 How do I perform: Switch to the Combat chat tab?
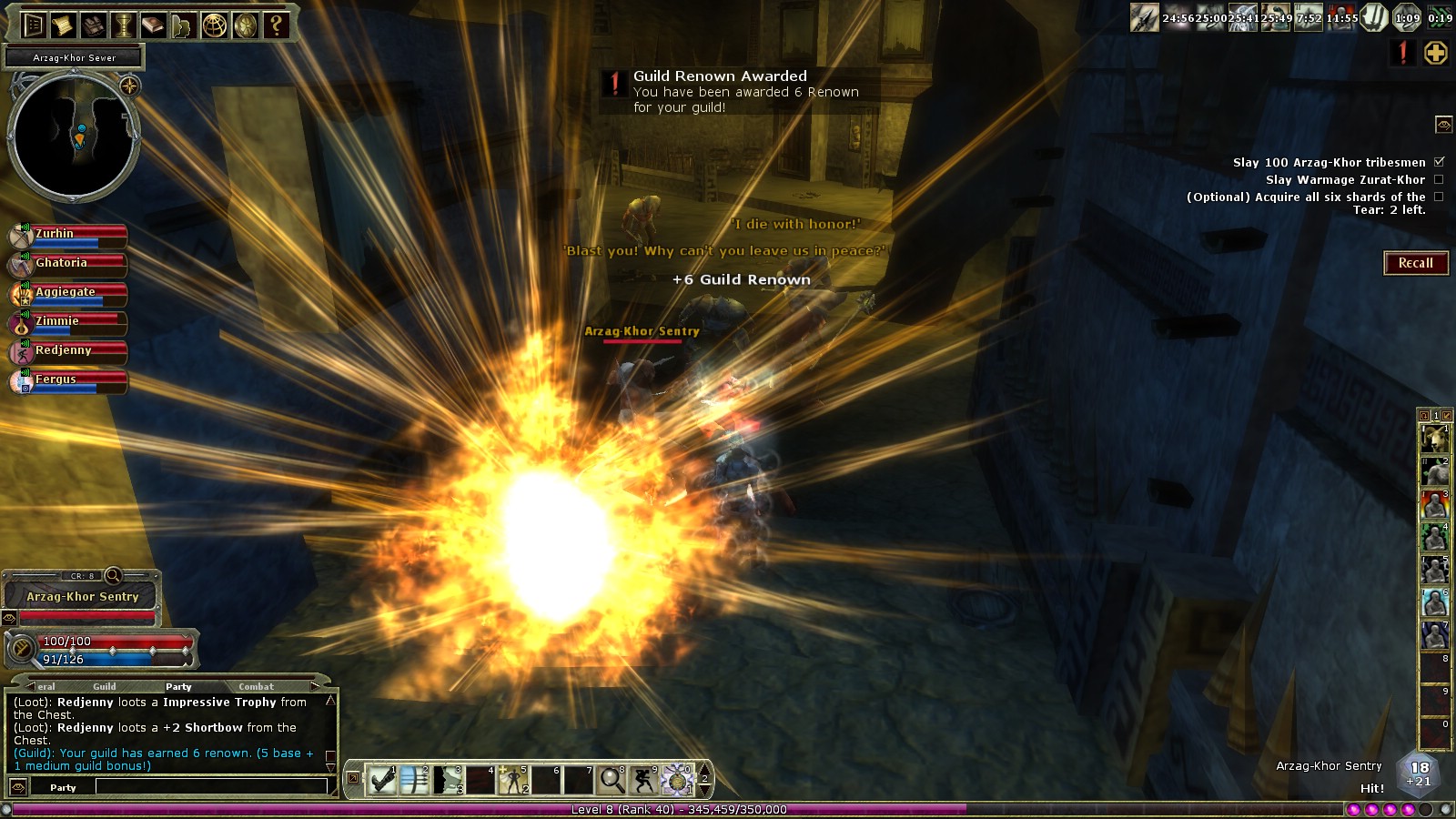[256, 686]
